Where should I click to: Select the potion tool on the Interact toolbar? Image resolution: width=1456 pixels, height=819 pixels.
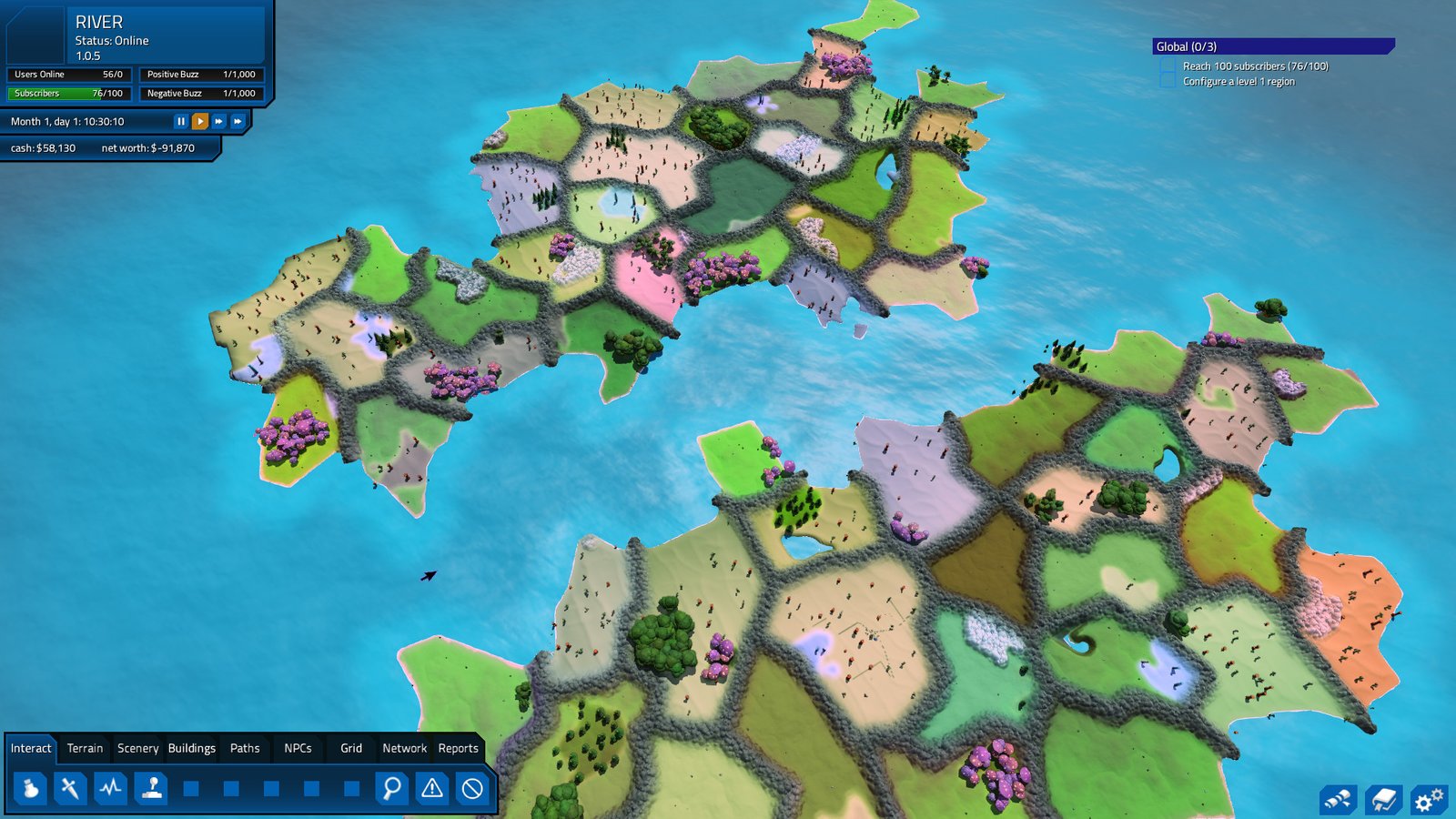[x=30, y=790]
